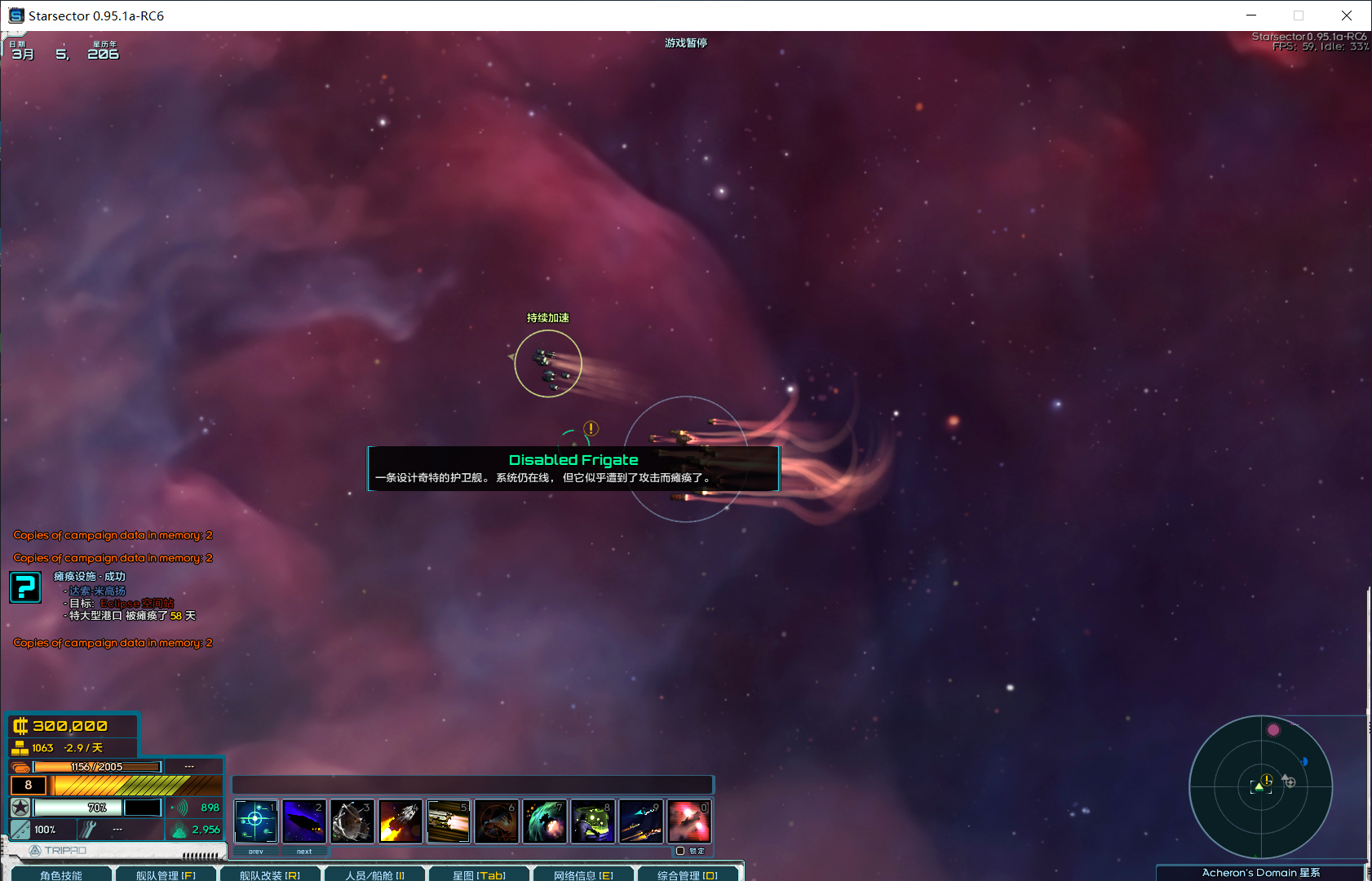Use ability slot 7 green debris burst
The width and height of the screenshot is (1372, 881).
tap(544, 821)
